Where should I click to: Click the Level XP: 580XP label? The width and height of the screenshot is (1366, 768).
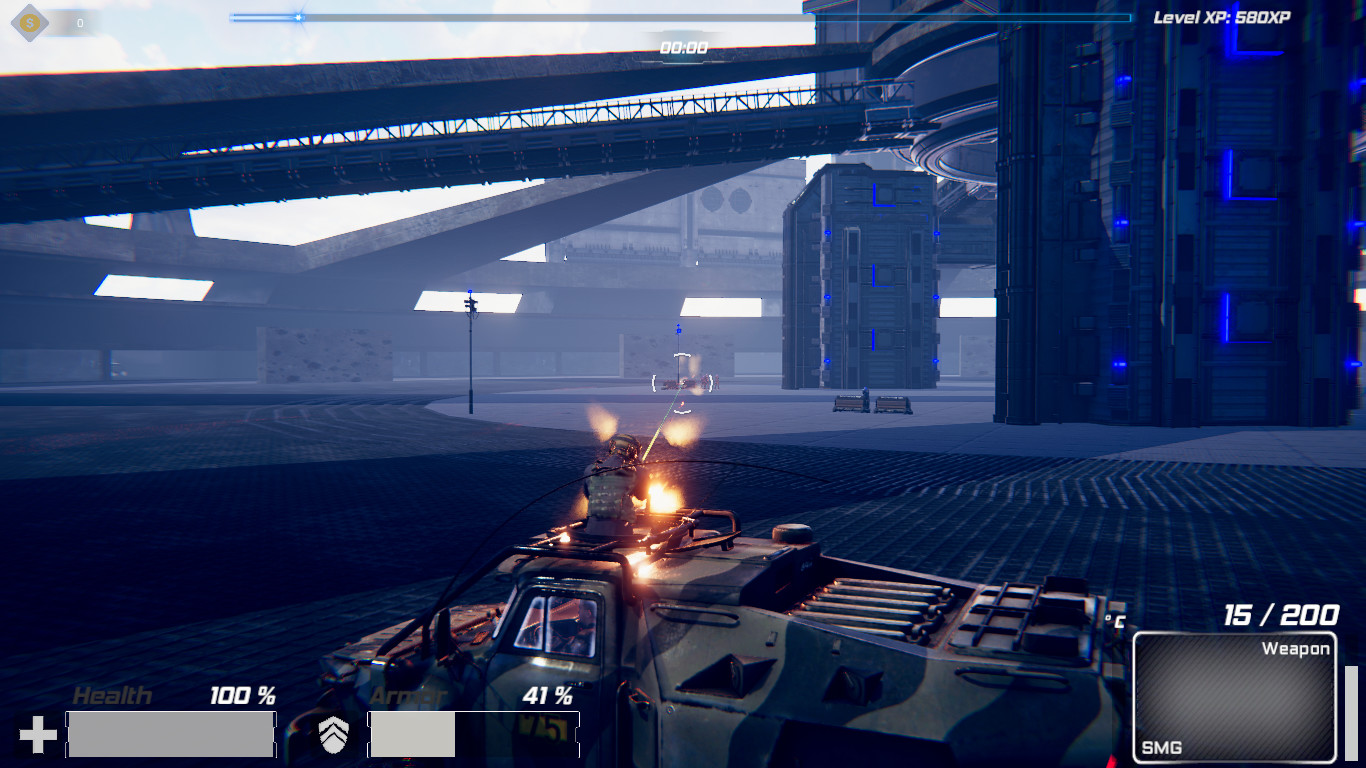(x=1221, y=16)
